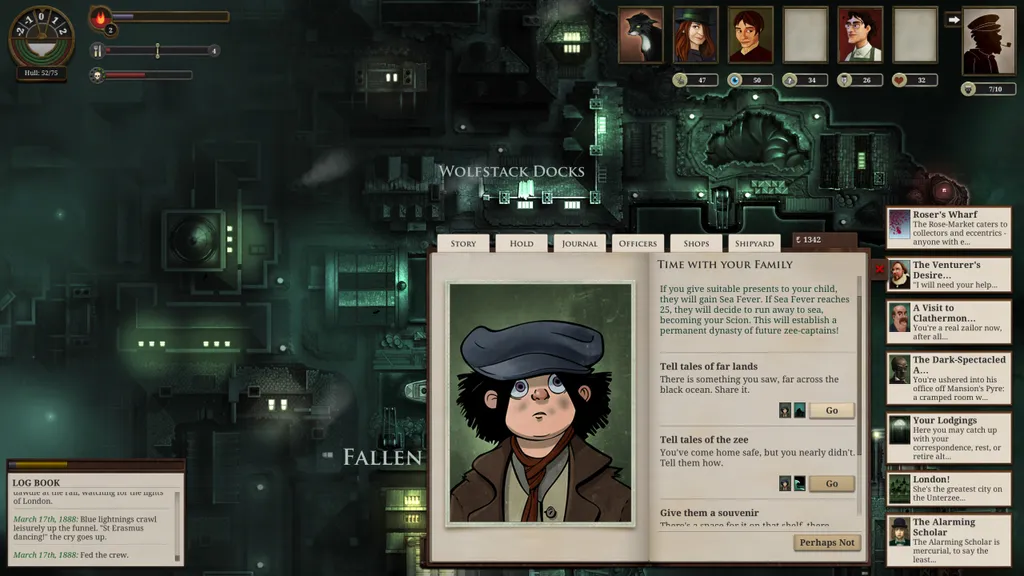
Task: Open the Officers tab
Action: point(638,243)
